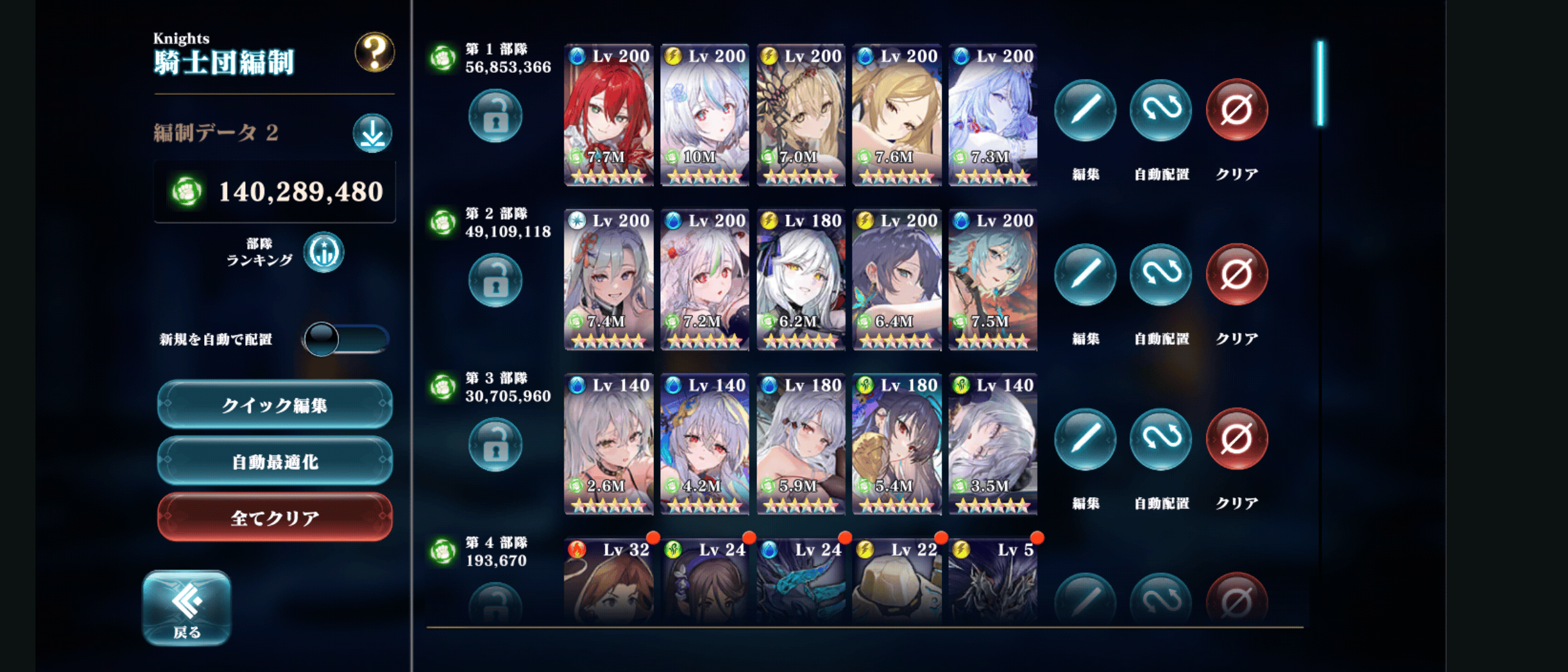Auto-arrange squad 2 with 自動配置
This screenshot has height=672, width=1568.
click(x=1160, y=275)
